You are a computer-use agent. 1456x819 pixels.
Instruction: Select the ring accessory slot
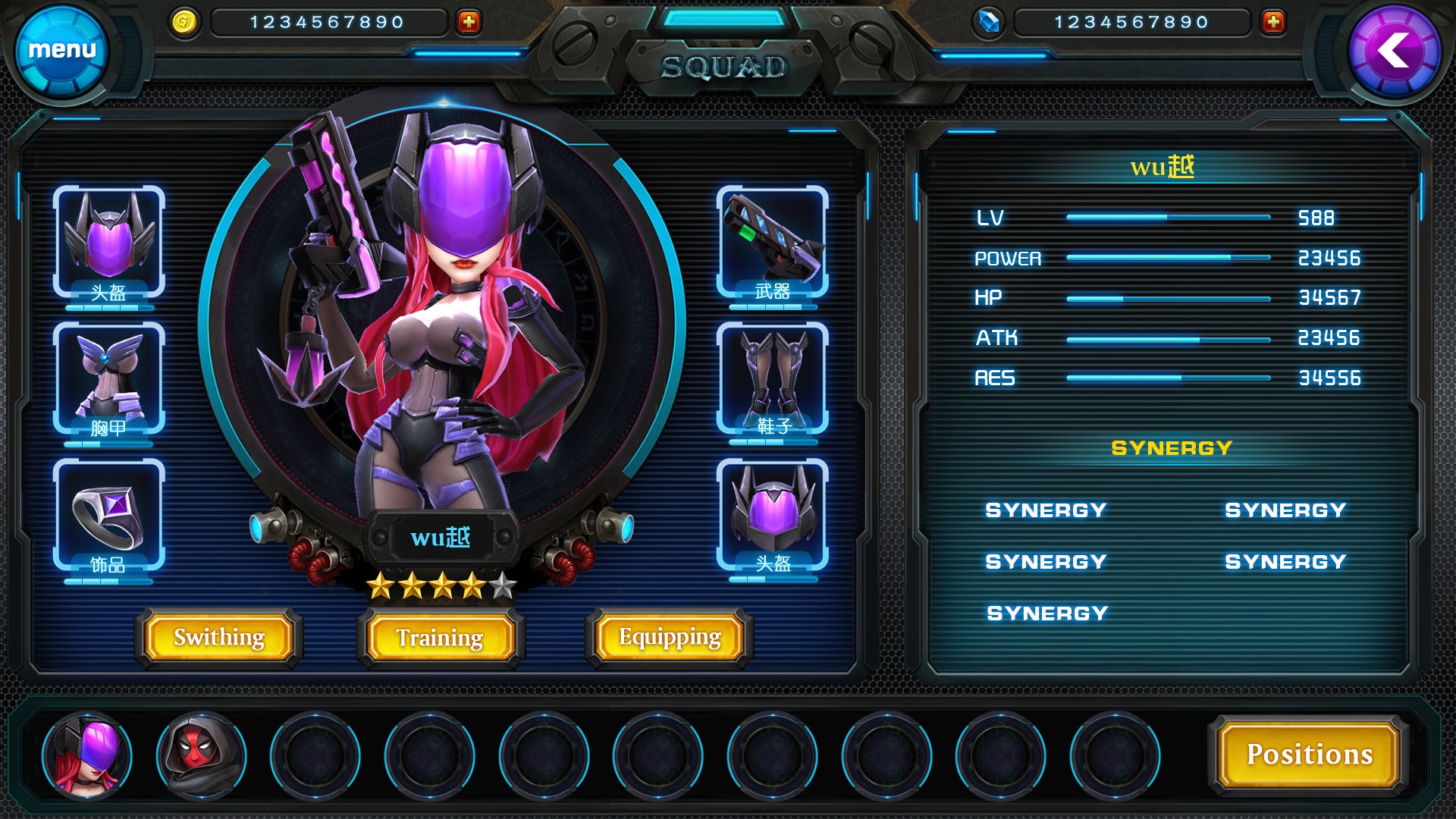tap(108, 516)
